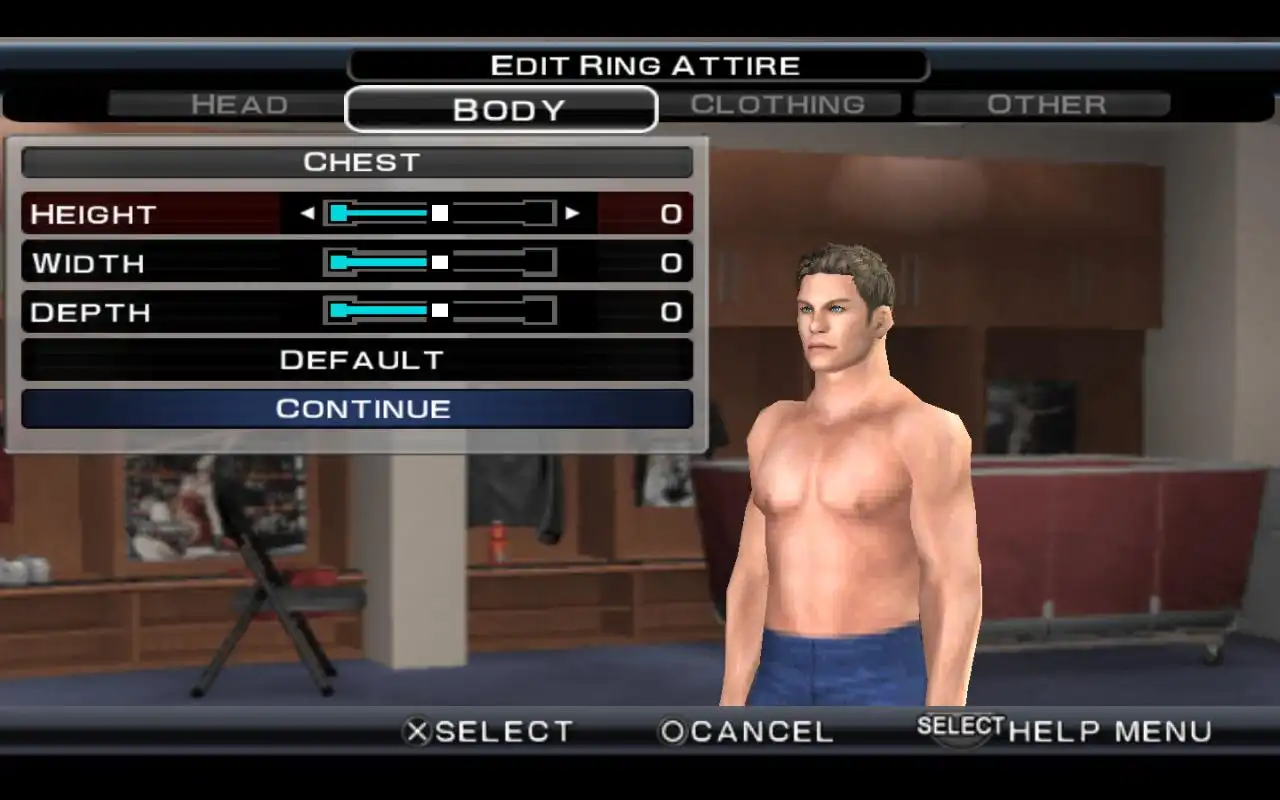
Task: Select the Body tab
Action: [x=501, y=109]
